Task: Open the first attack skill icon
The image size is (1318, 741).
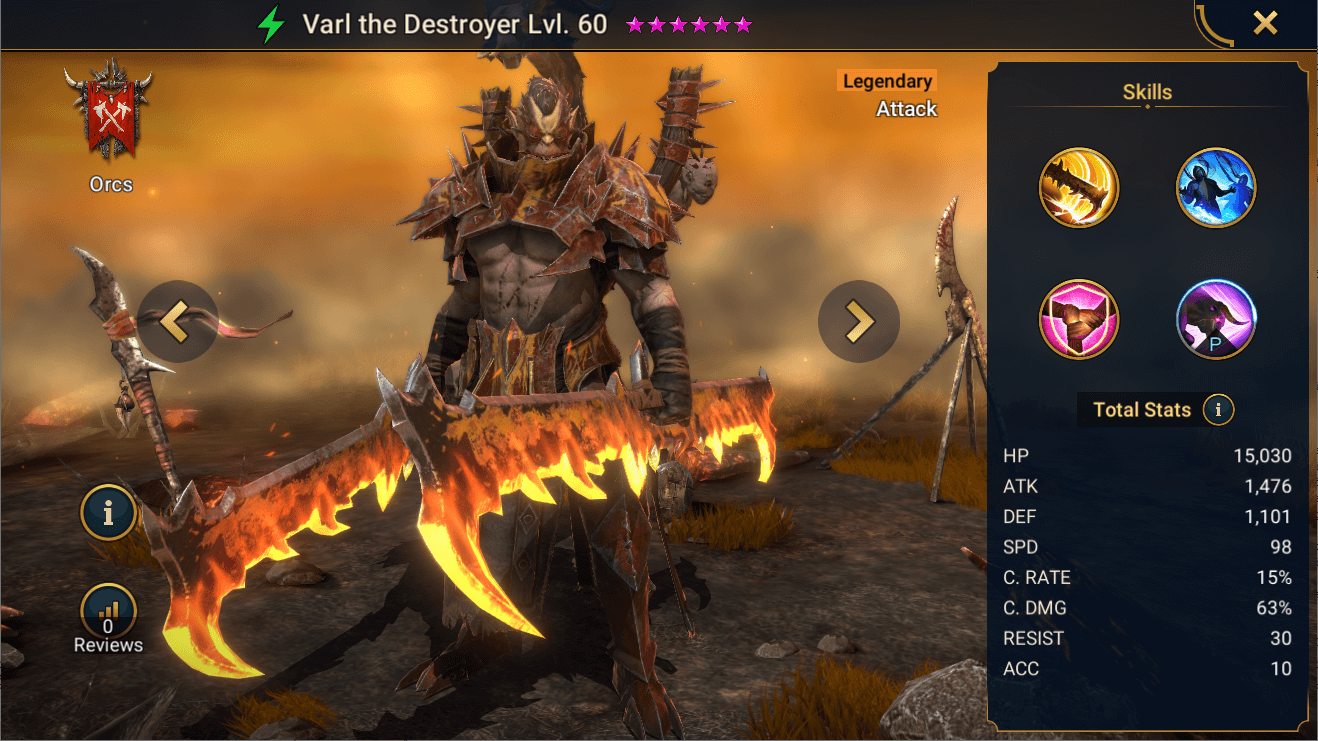Action: [x=1078, y=188]
